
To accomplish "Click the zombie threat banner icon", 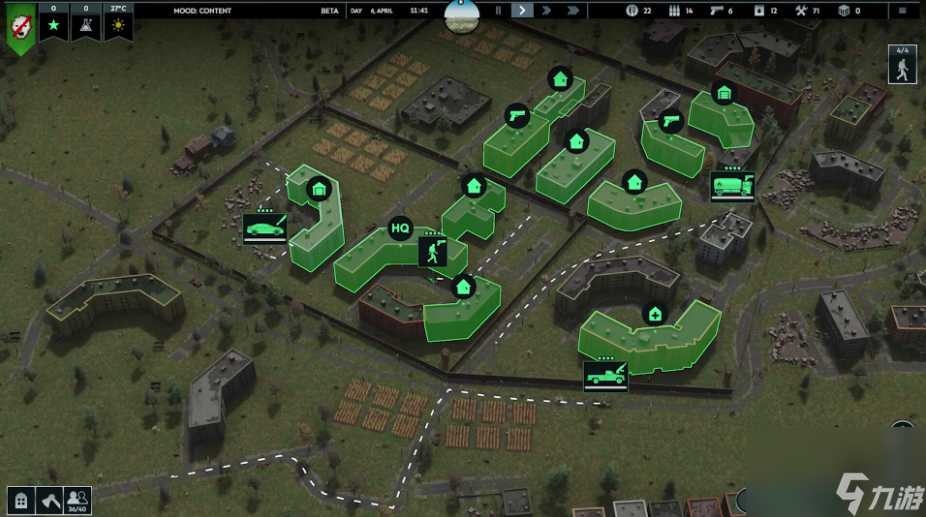I will pyautogui.click(x=18, y=28).
